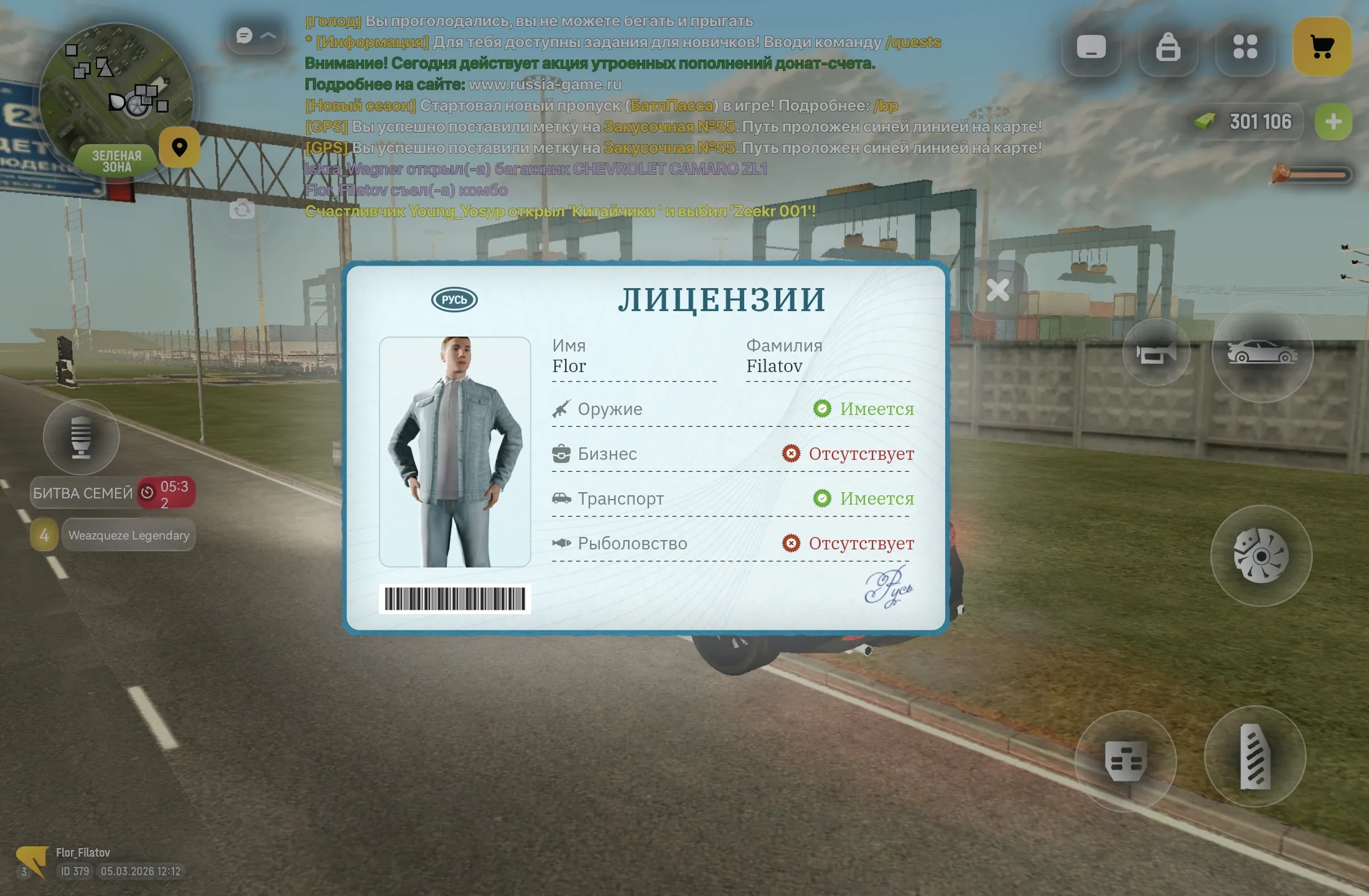Open the four-dot main menu
Image resolution: width=1369 pixels, height=896 pixels.
[x=1245, y=47]
